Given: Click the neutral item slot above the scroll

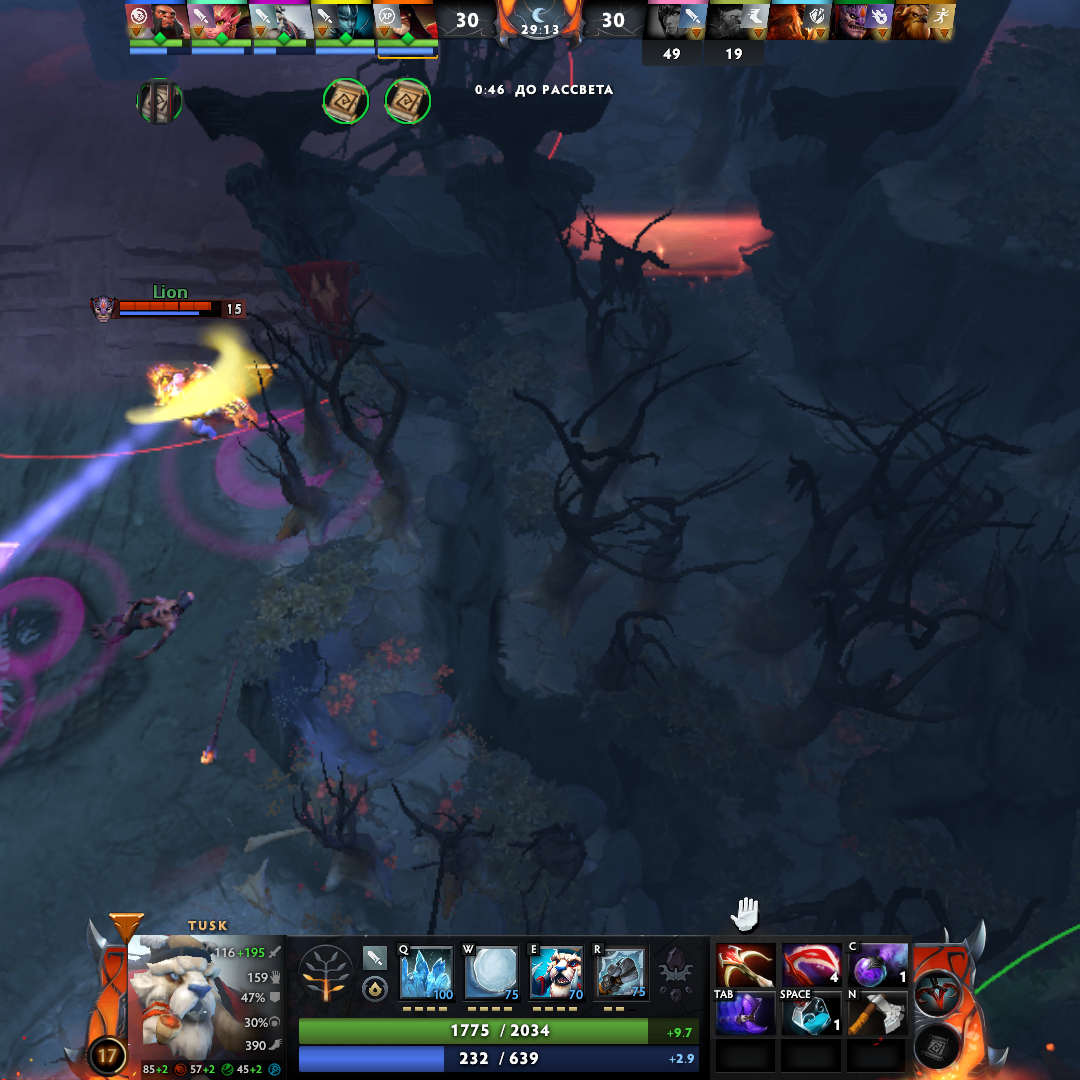Looking at the screenshot, I should pyautogui.click(x=939, y=993).
